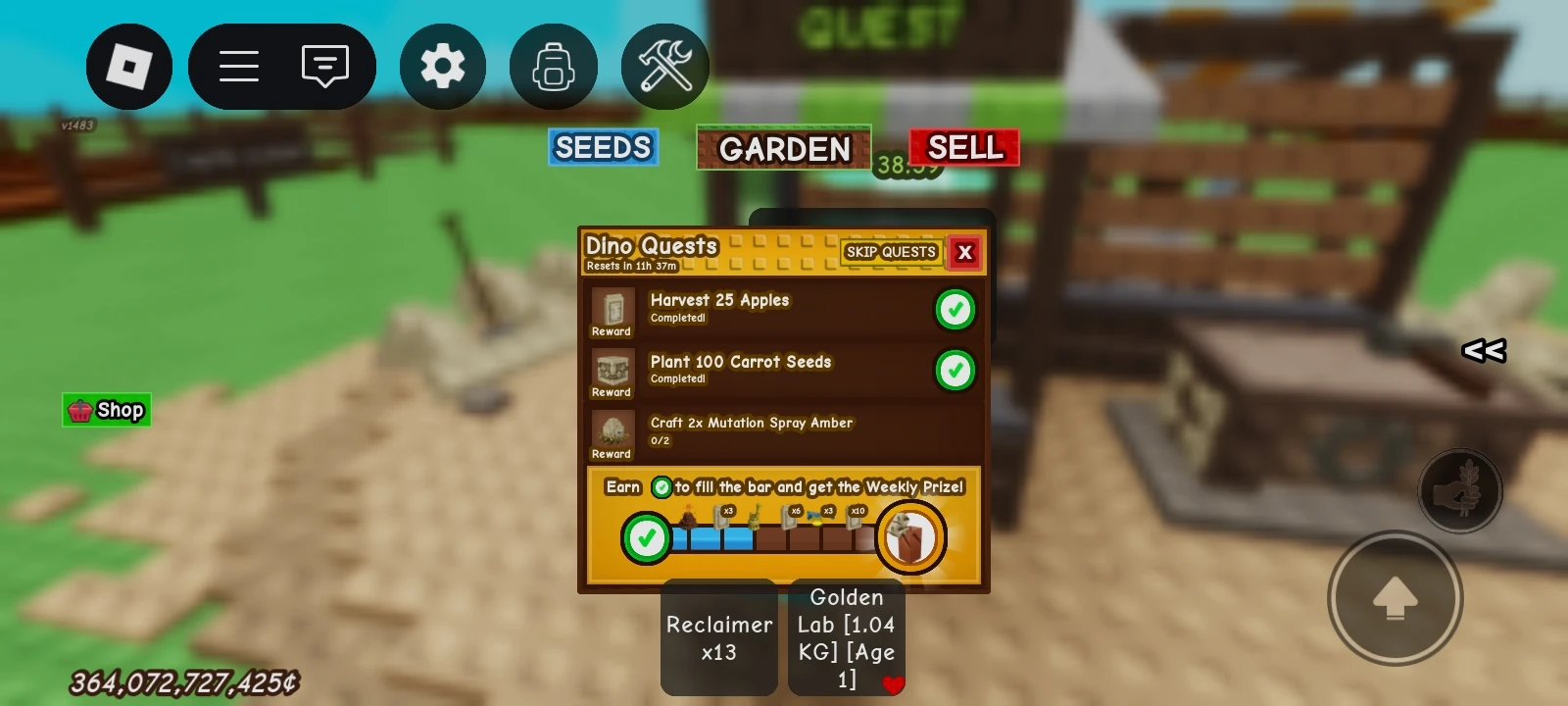Open the backpack inventory icon
The height and width of the screenshot is (706, 1568).
(554, 66)
